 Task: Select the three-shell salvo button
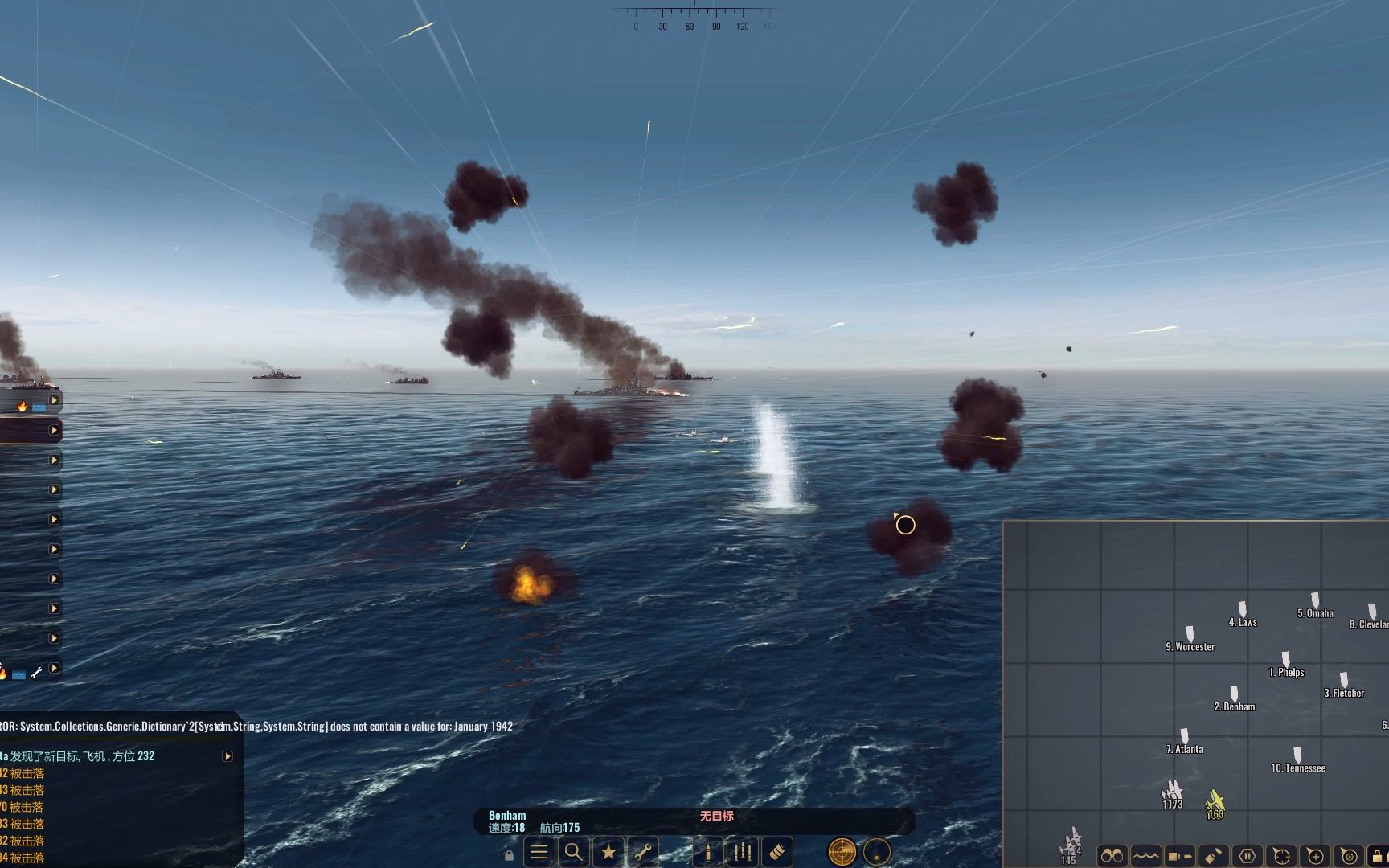[743, 852]
